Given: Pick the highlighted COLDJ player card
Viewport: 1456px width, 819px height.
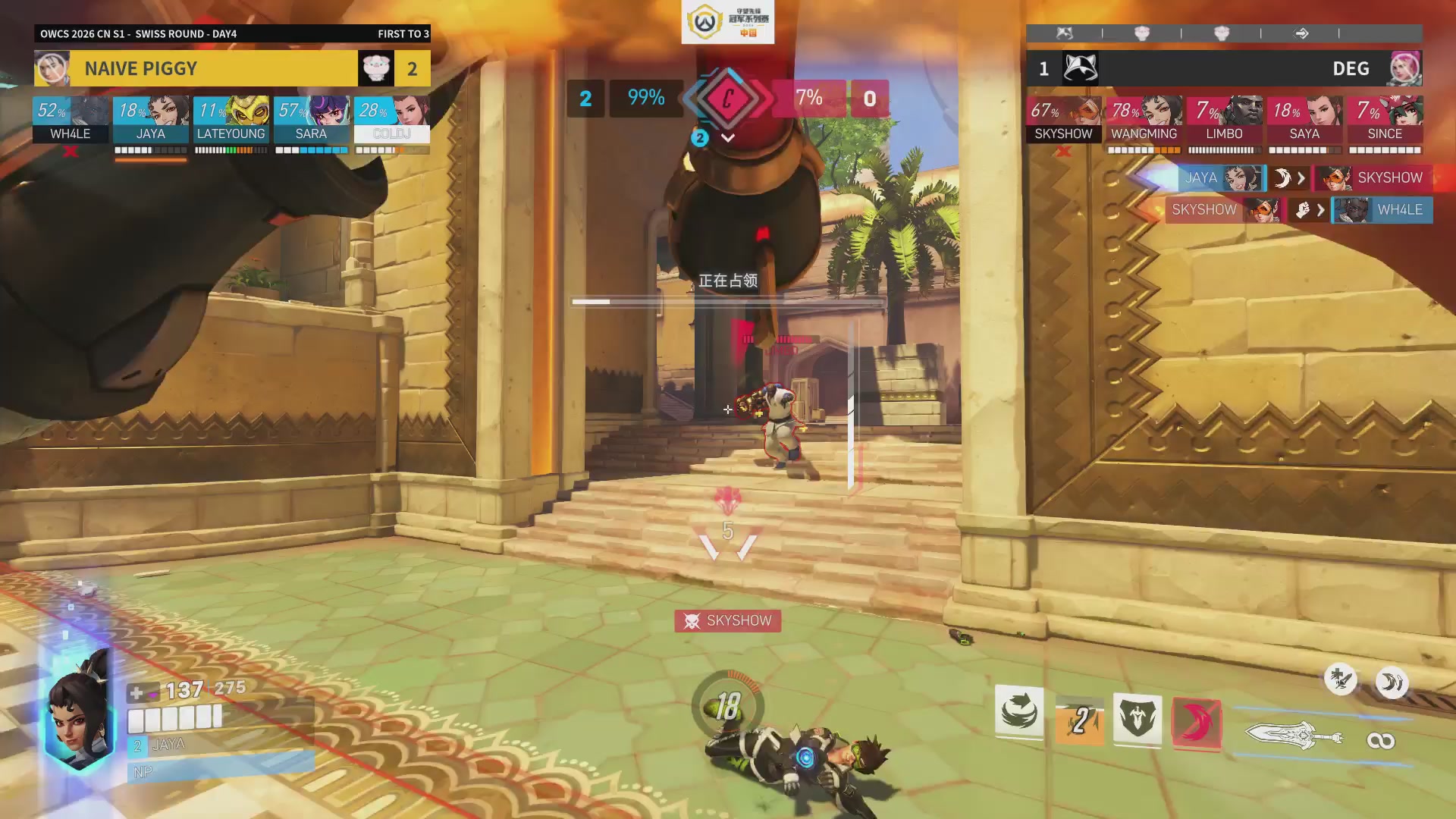Looking at the screenshot, I should tap(391, 119).
